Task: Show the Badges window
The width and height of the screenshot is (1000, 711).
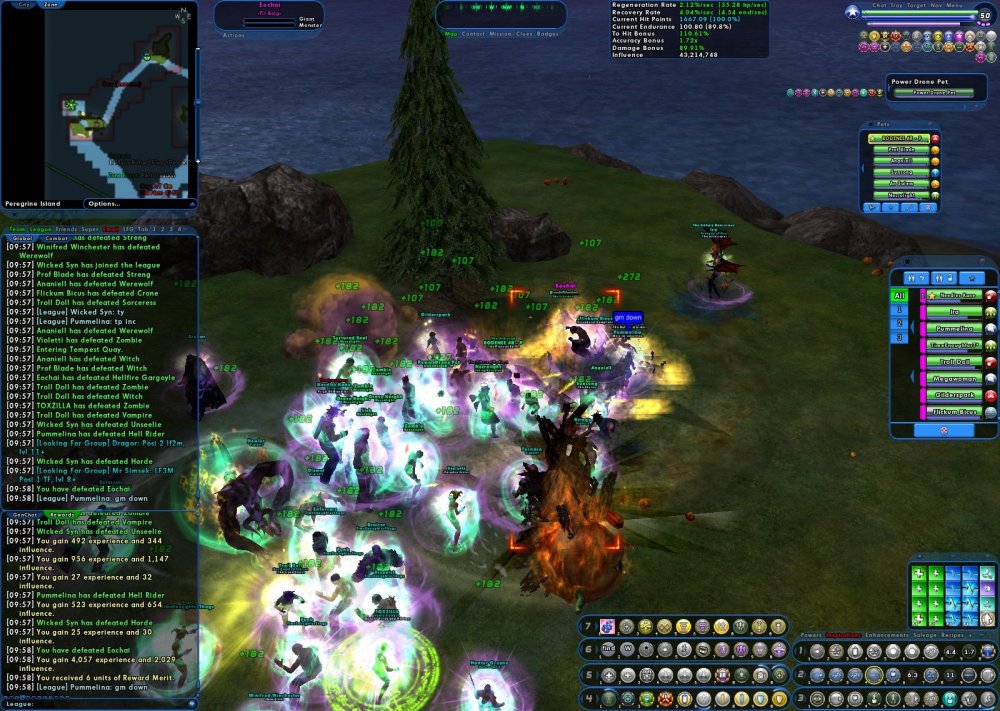Action: [x=548, y=34]
